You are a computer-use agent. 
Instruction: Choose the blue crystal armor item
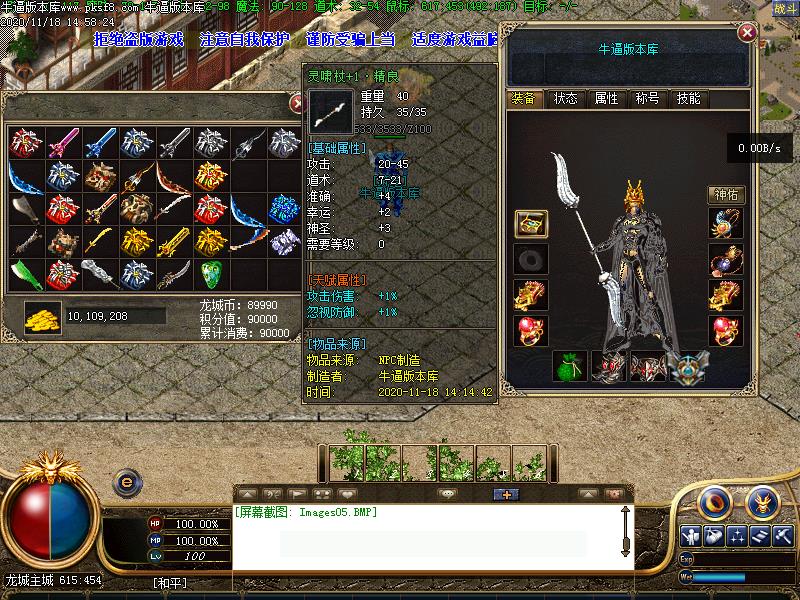(x=284, y=209)
